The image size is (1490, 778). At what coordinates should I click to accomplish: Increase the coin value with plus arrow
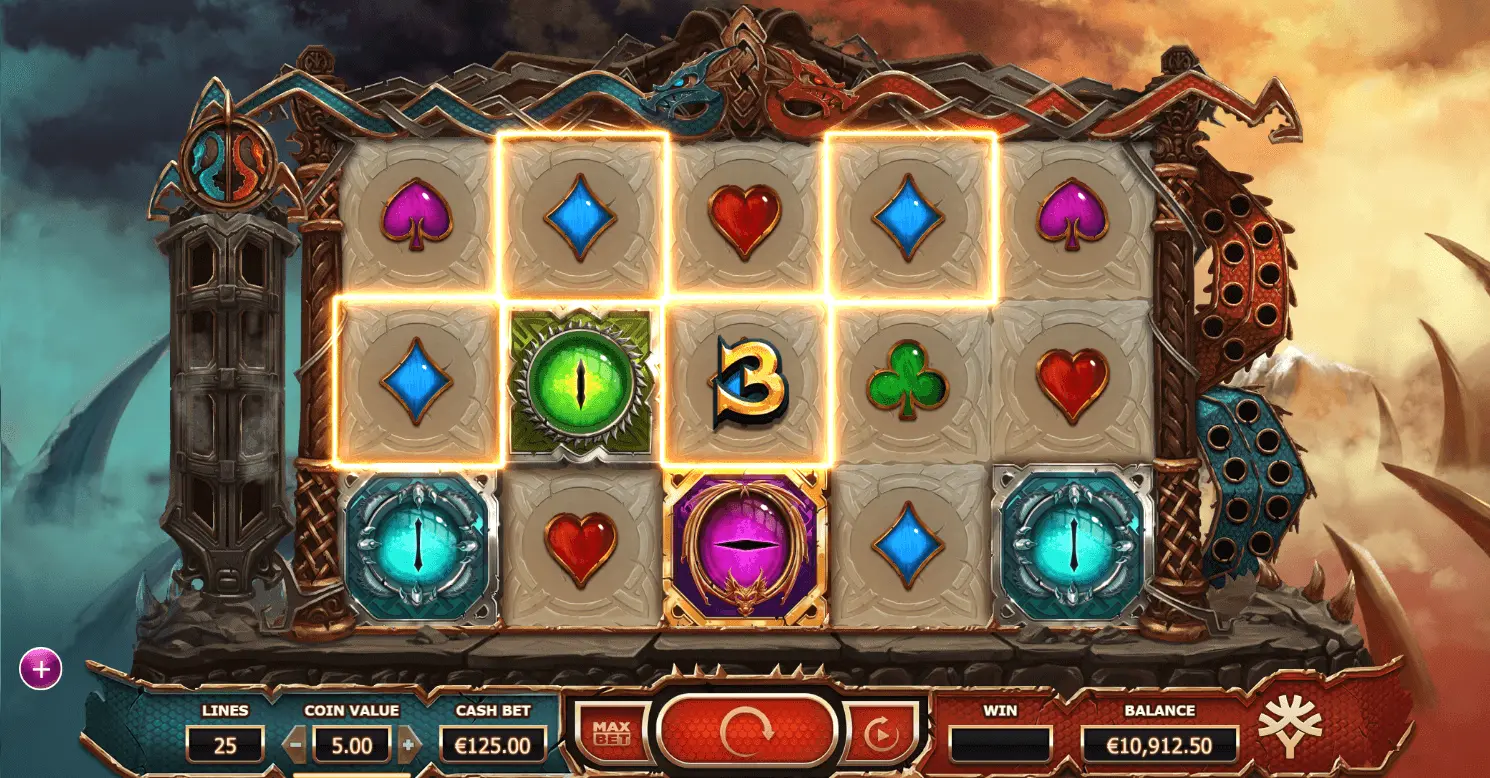click(408, 745)
